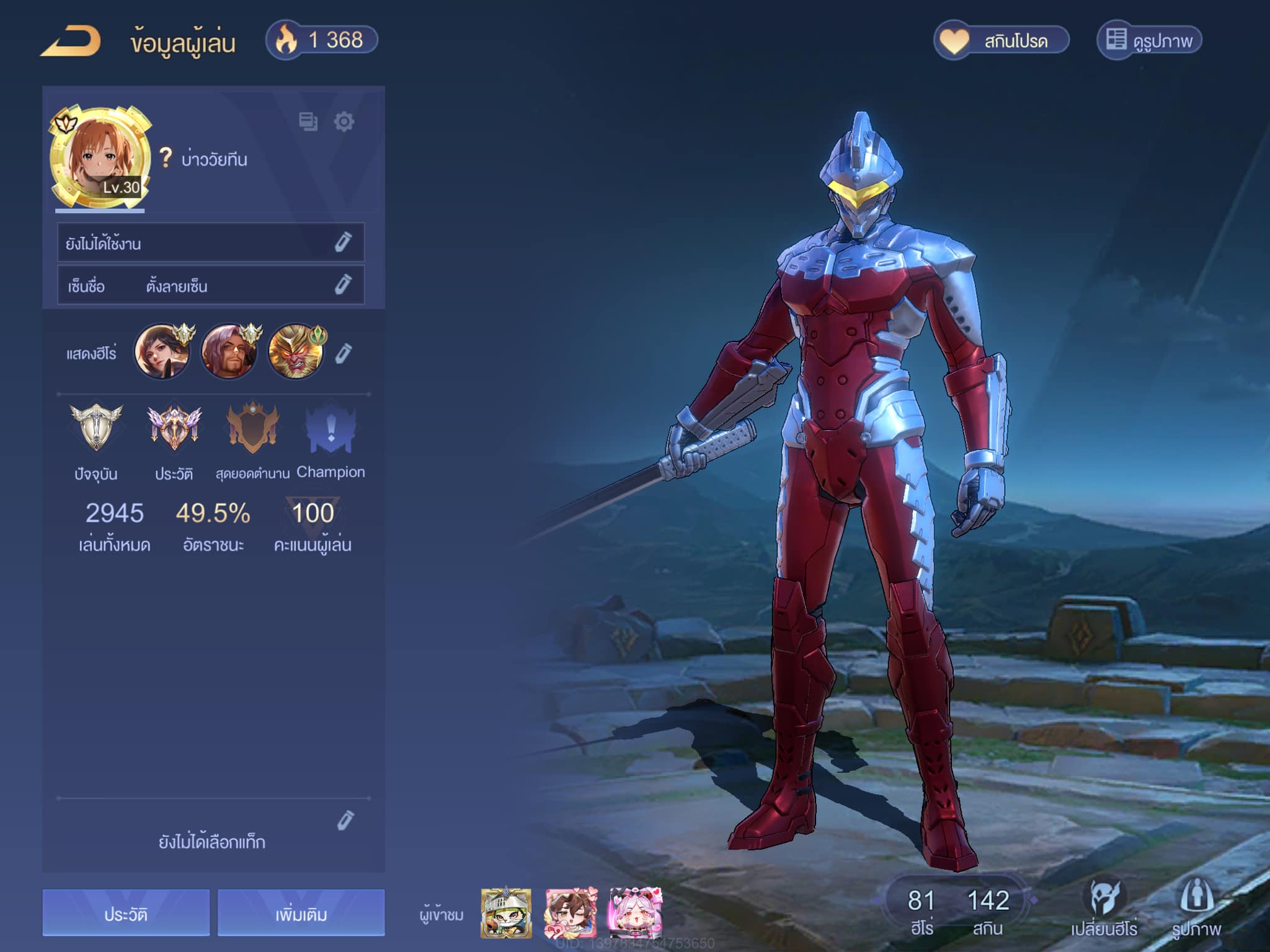The height and width of the screenshot is (952, 1270).
Task: Click the เพิ่มเติม more button
Action: [x=301, y=913]
